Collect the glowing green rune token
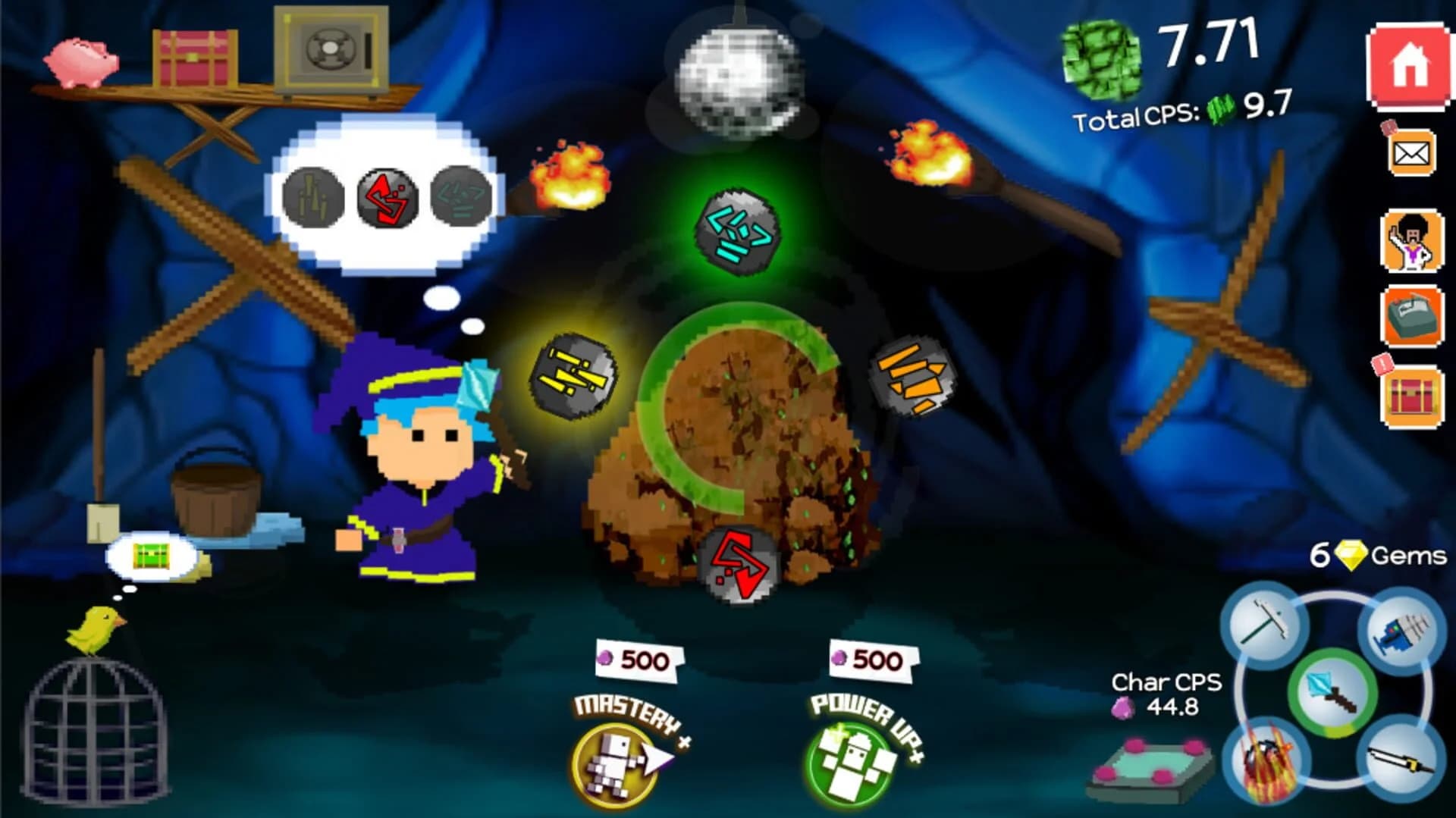1456x818 pixels. [x=739, y=231]
